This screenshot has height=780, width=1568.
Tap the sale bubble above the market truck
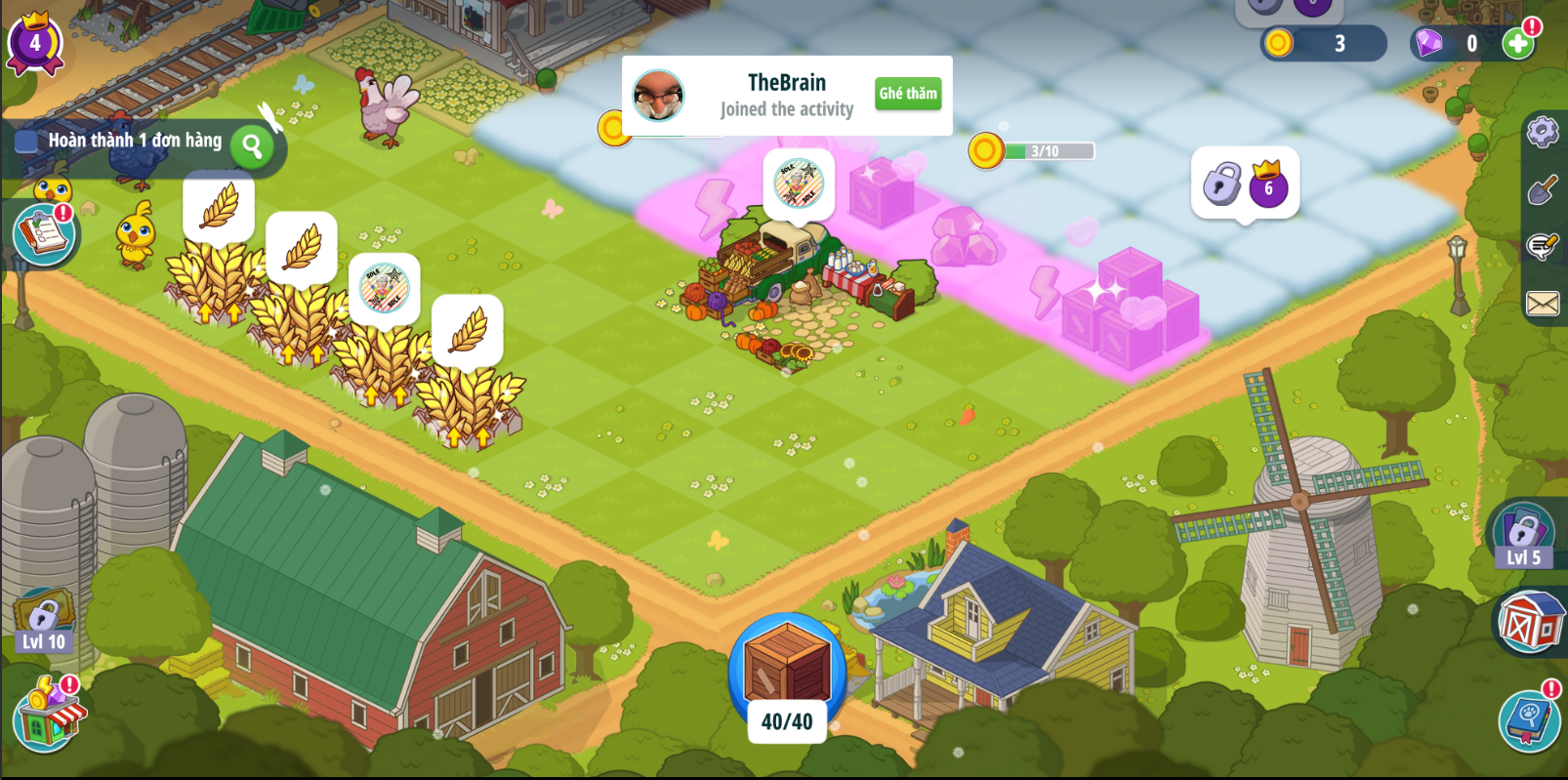click(799, 184)
